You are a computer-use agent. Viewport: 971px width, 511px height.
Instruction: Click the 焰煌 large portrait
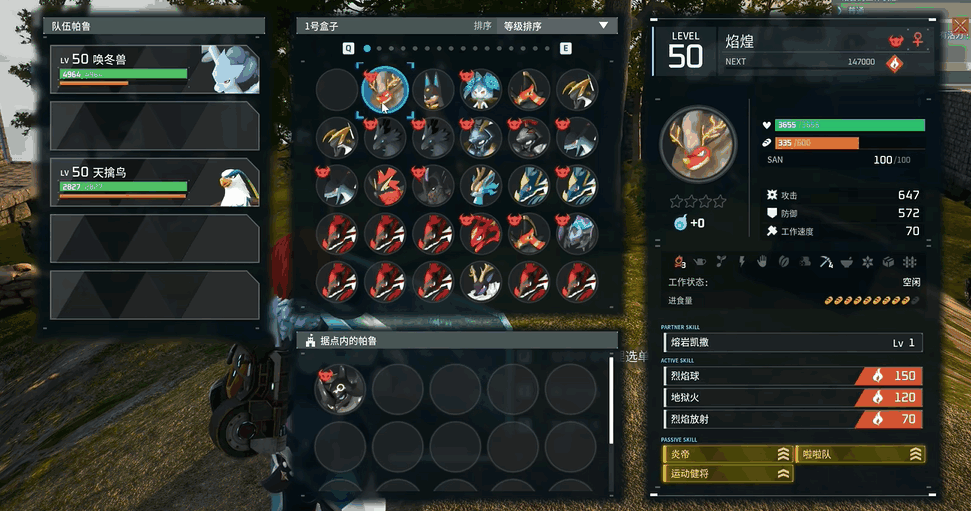point(698,142)
